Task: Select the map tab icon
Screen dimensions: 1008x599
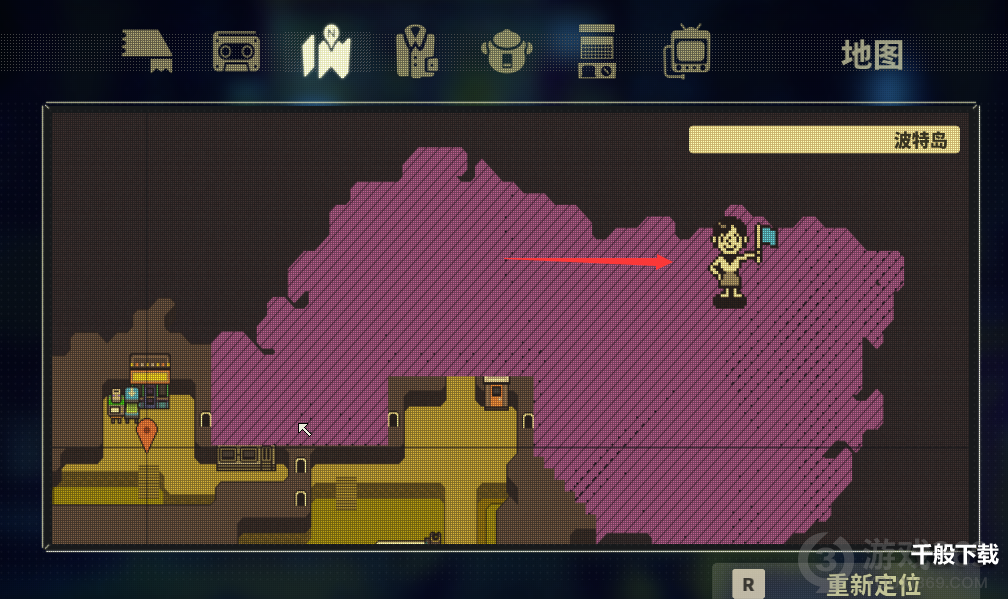Action: tap(326, 52)
